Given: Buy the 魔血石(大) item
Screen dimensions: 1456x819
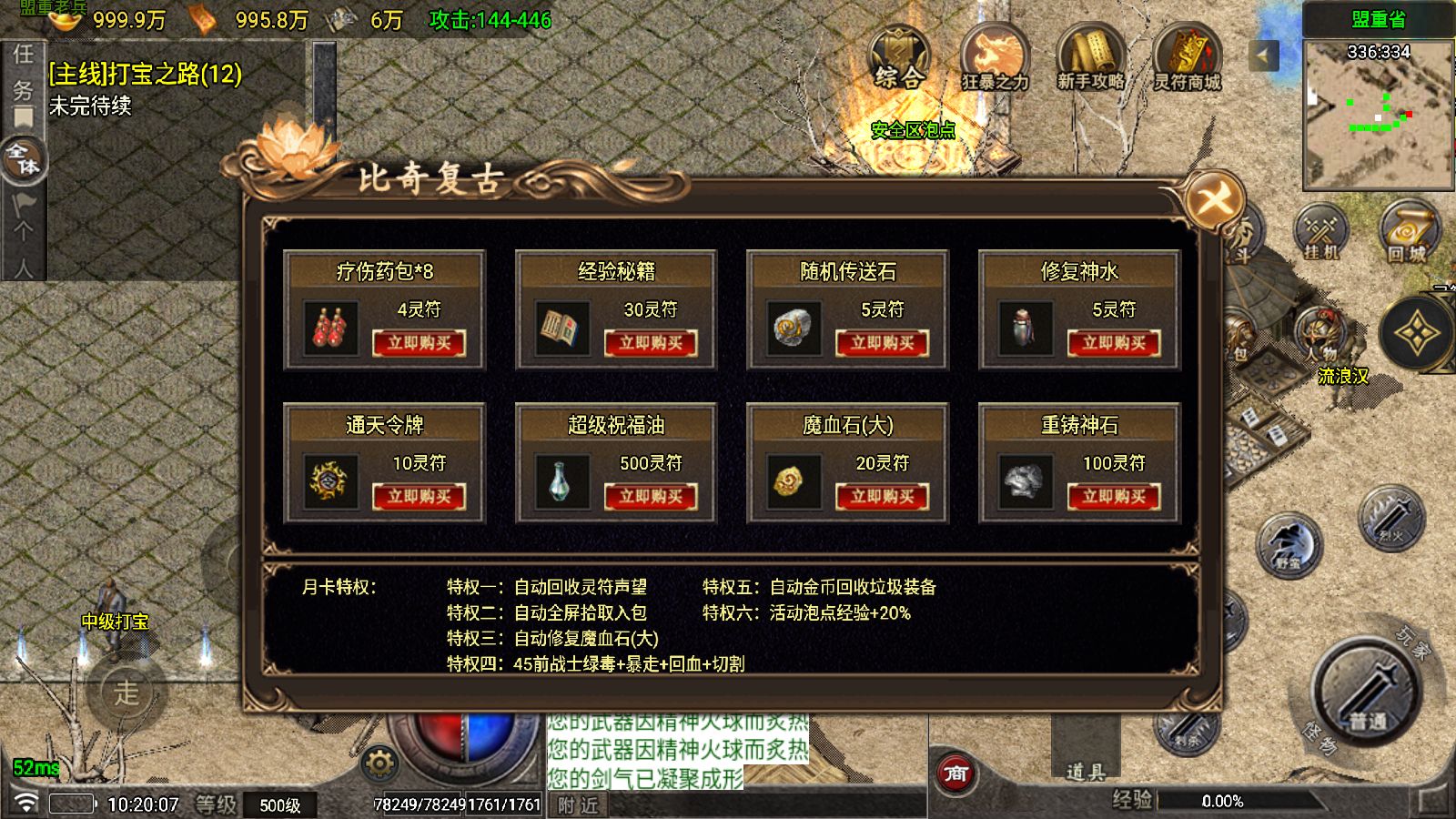Looking at the screenshot, I should 882,497.
